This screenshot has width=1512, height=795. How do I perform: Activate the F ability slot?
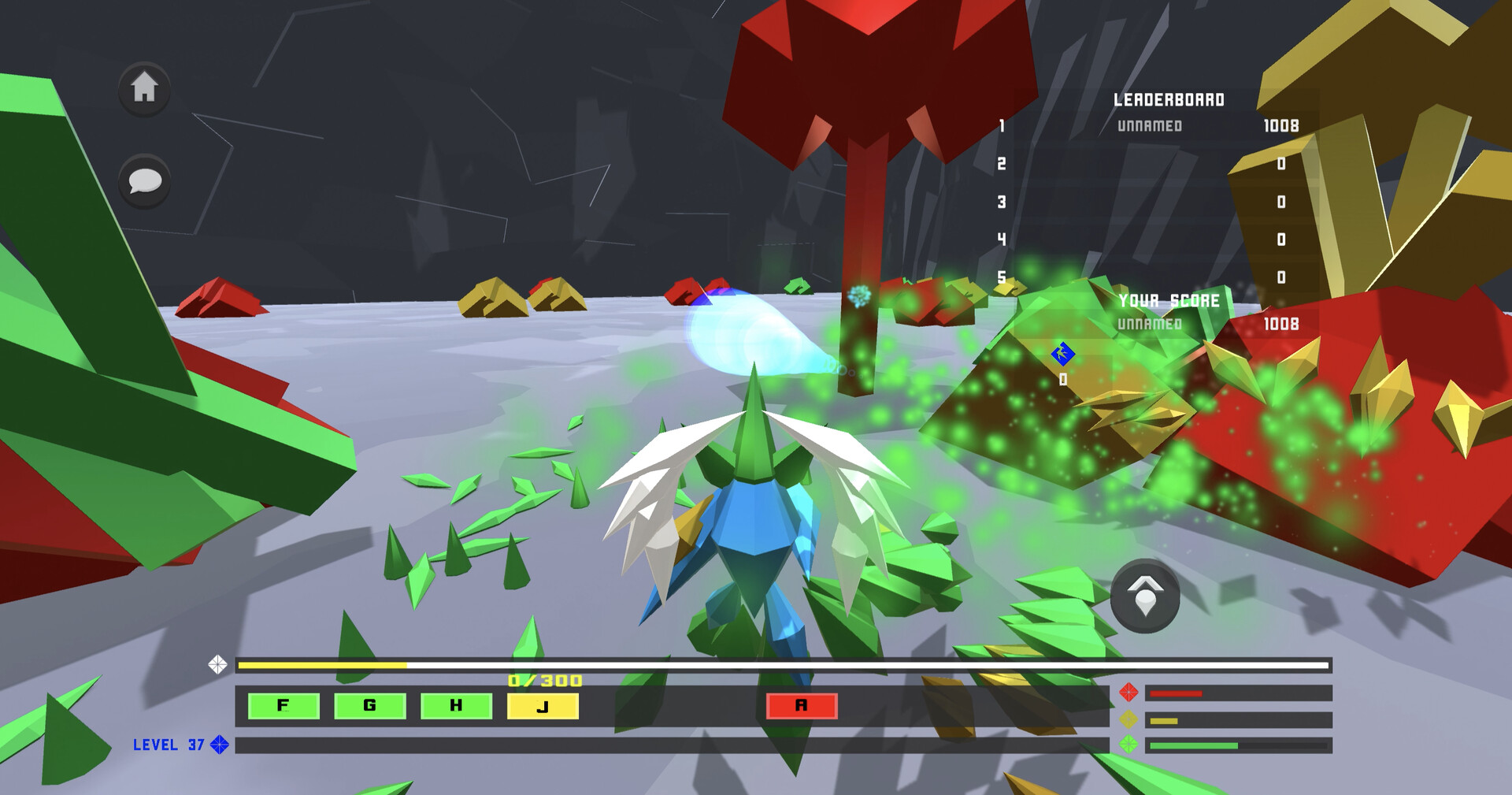[283, 706]
